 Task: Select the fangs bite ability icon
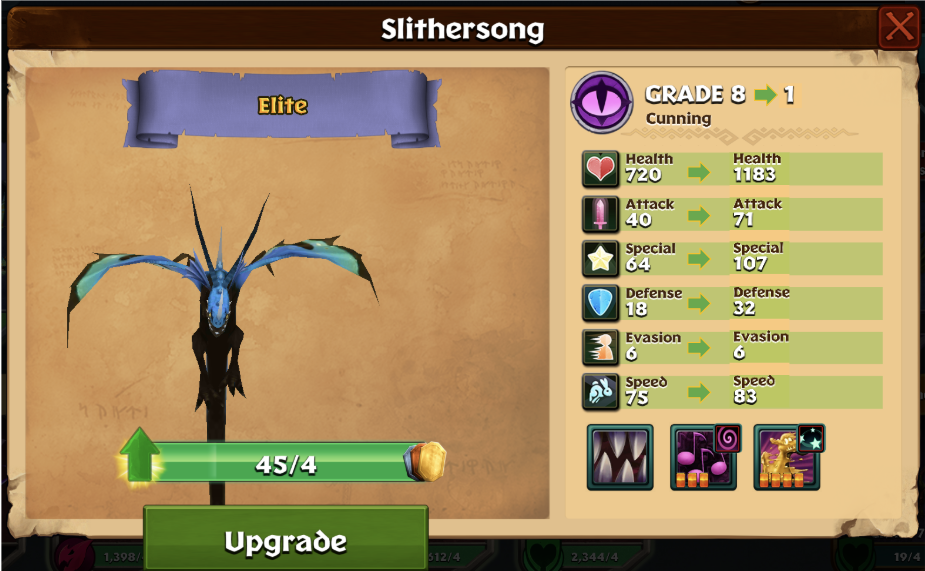click(620, 457)
